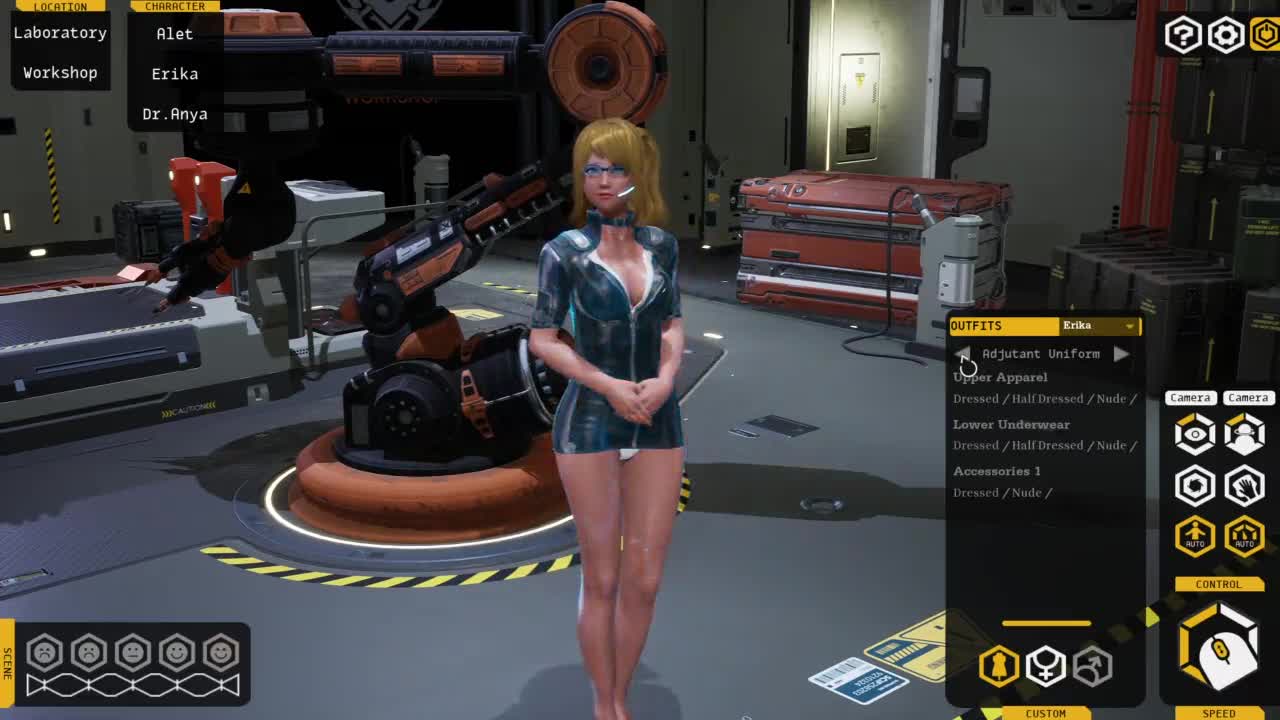The image size is (1280, 720).
Task: Open the dress mannequin custom tab
Action: click(x=998, y=666)
